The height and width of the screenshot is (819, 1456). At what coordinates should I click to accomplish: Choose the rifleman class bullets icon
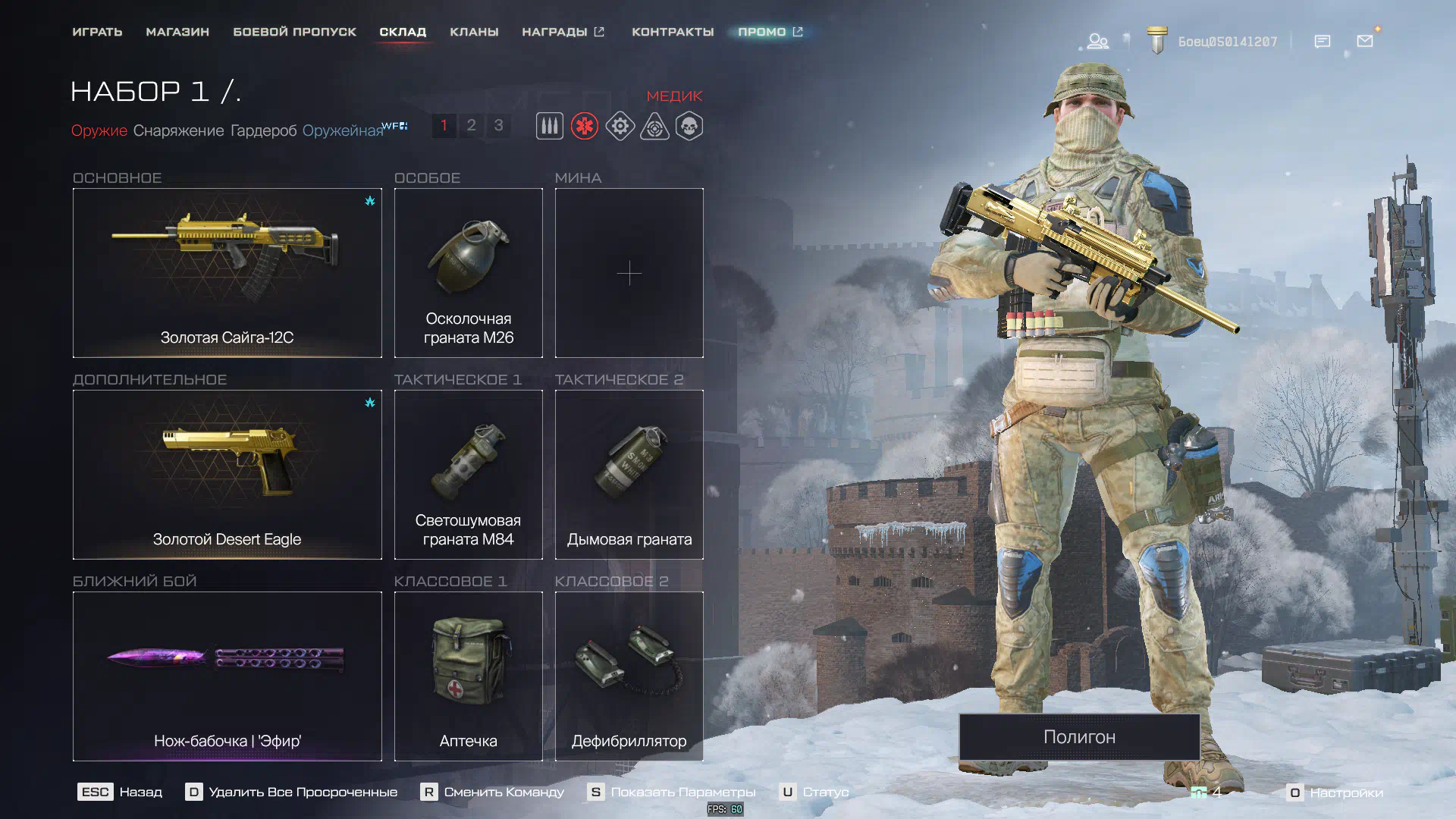550,126
